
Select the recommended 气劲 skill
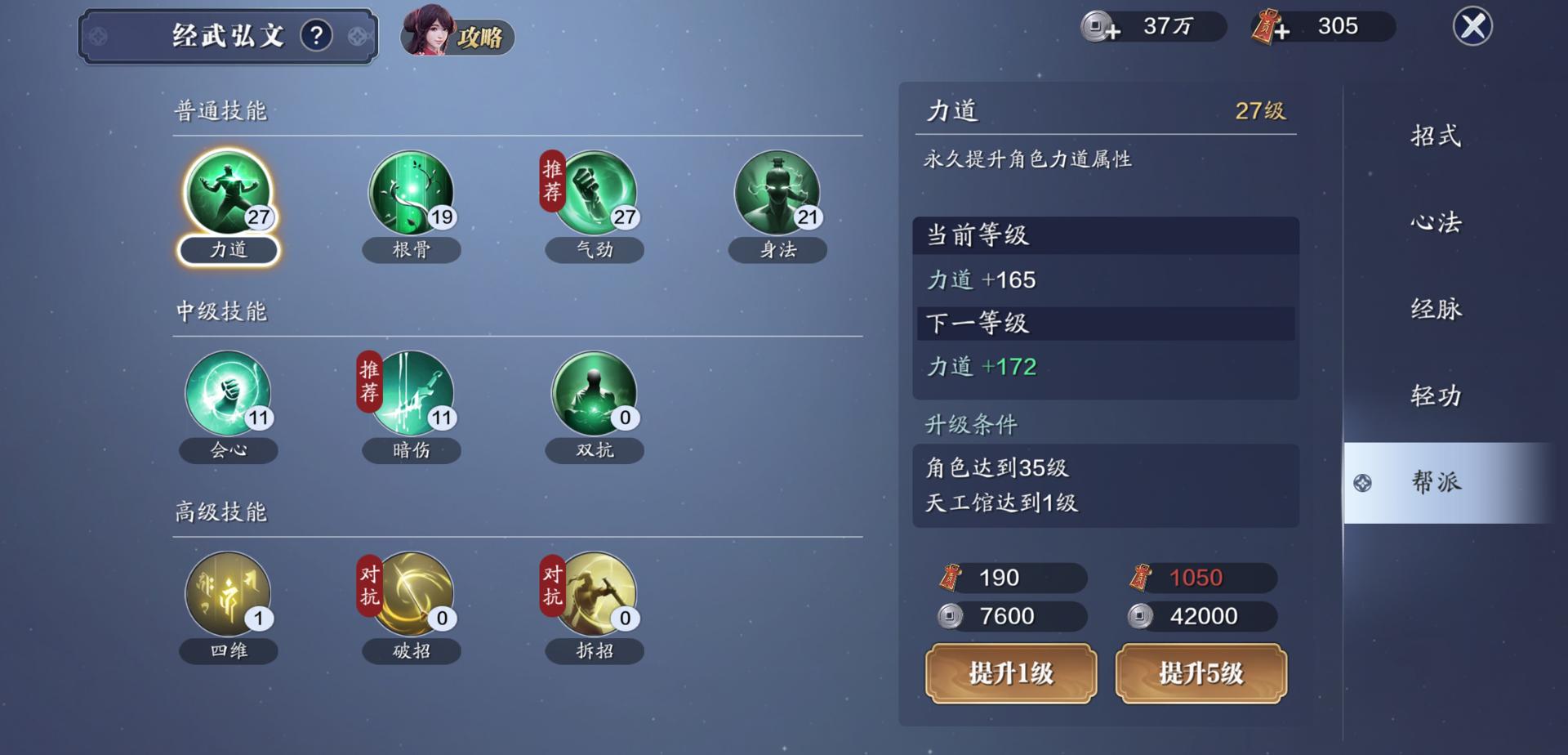pos(595,196)
